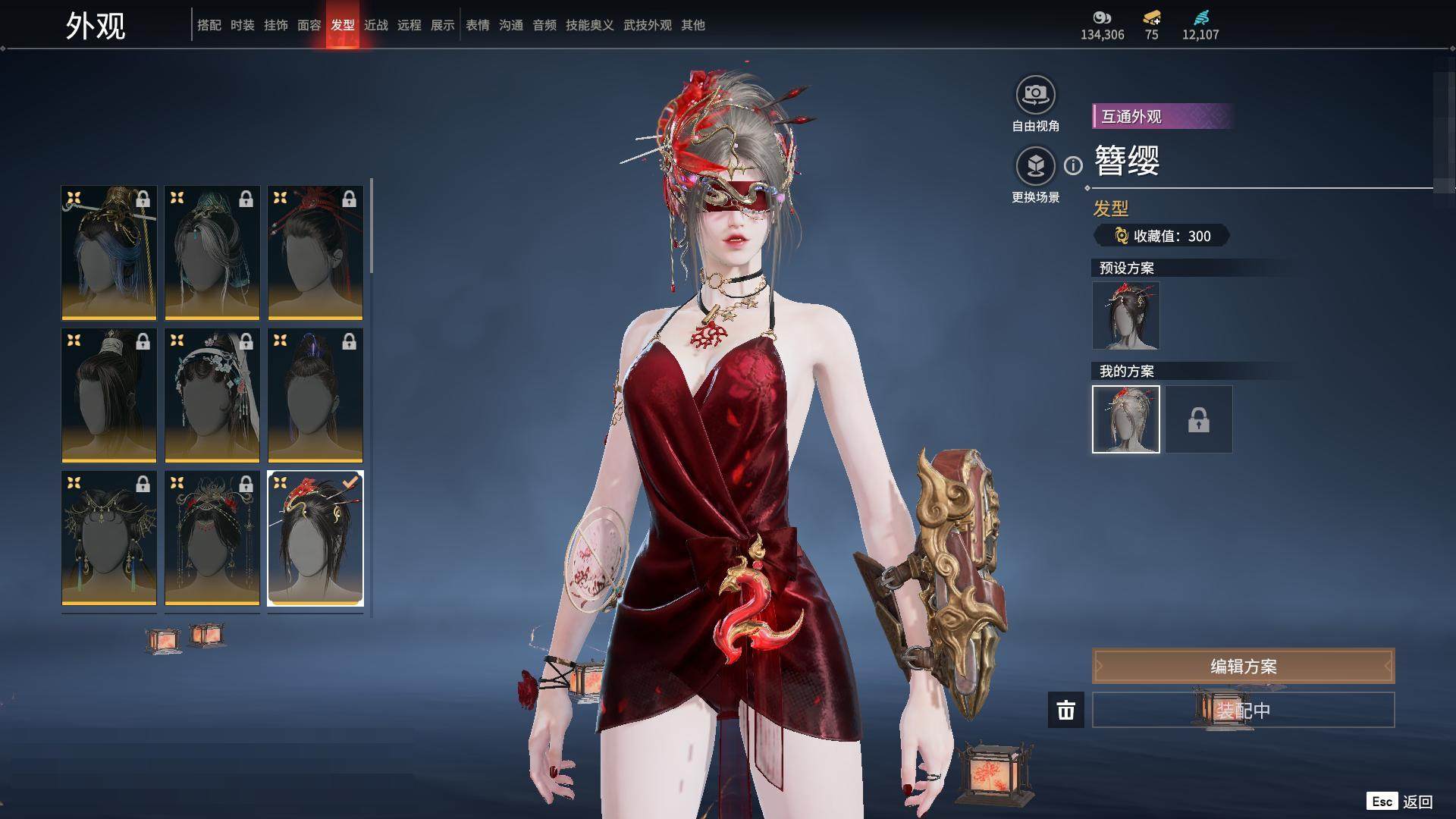
Task: Click the 更换场景 scene button
Action: 1035,167
